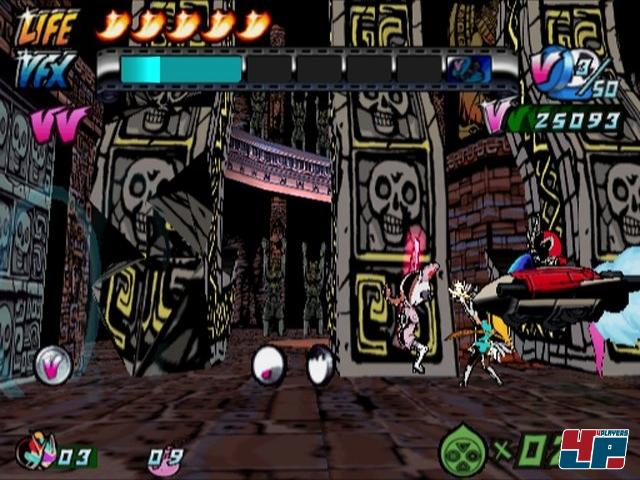Select the pink item icon beside 09

(x=158, y=459)
